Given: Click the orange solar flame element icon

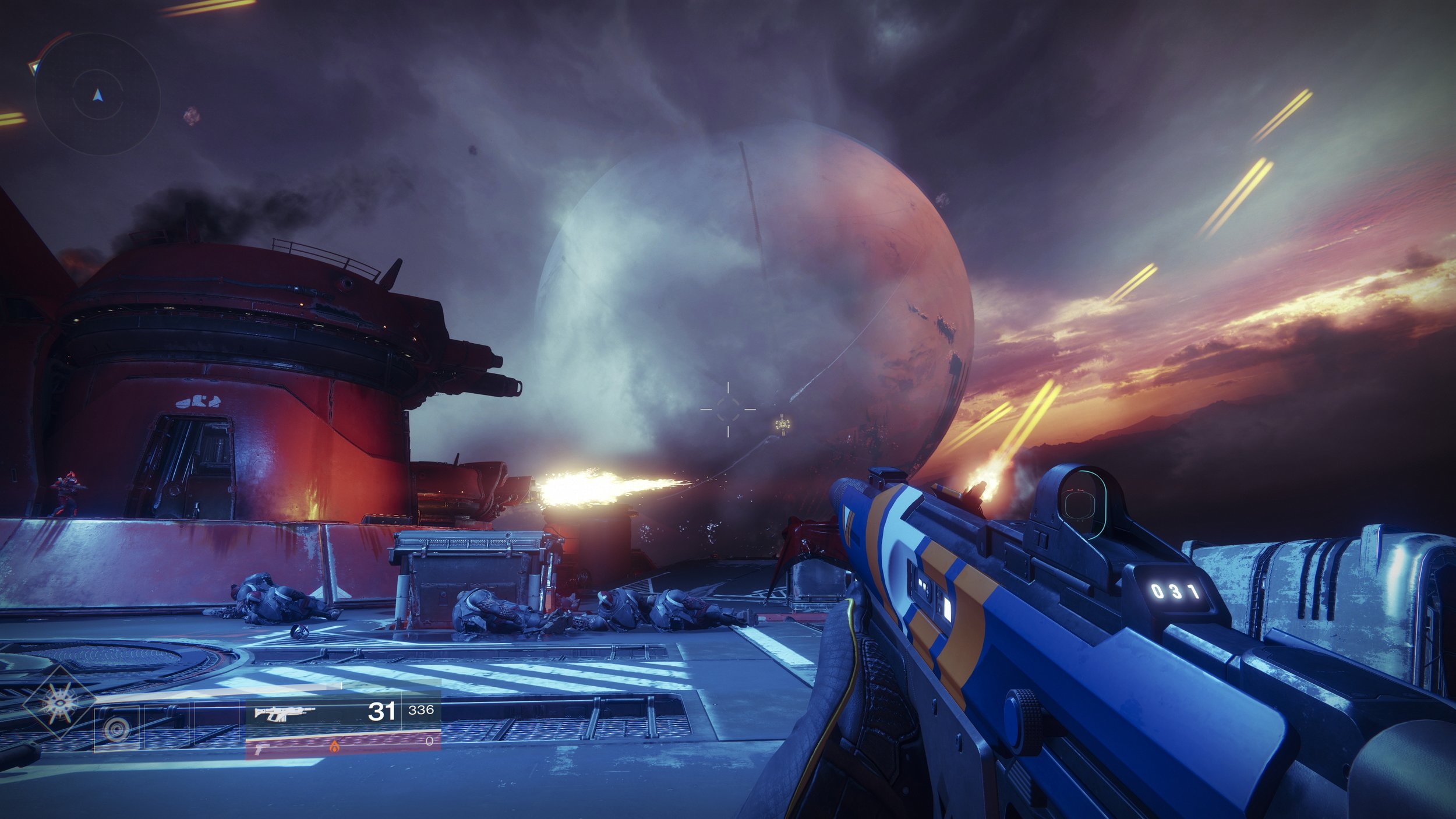Looking at the screenshot, I should [x=334, y=746].
